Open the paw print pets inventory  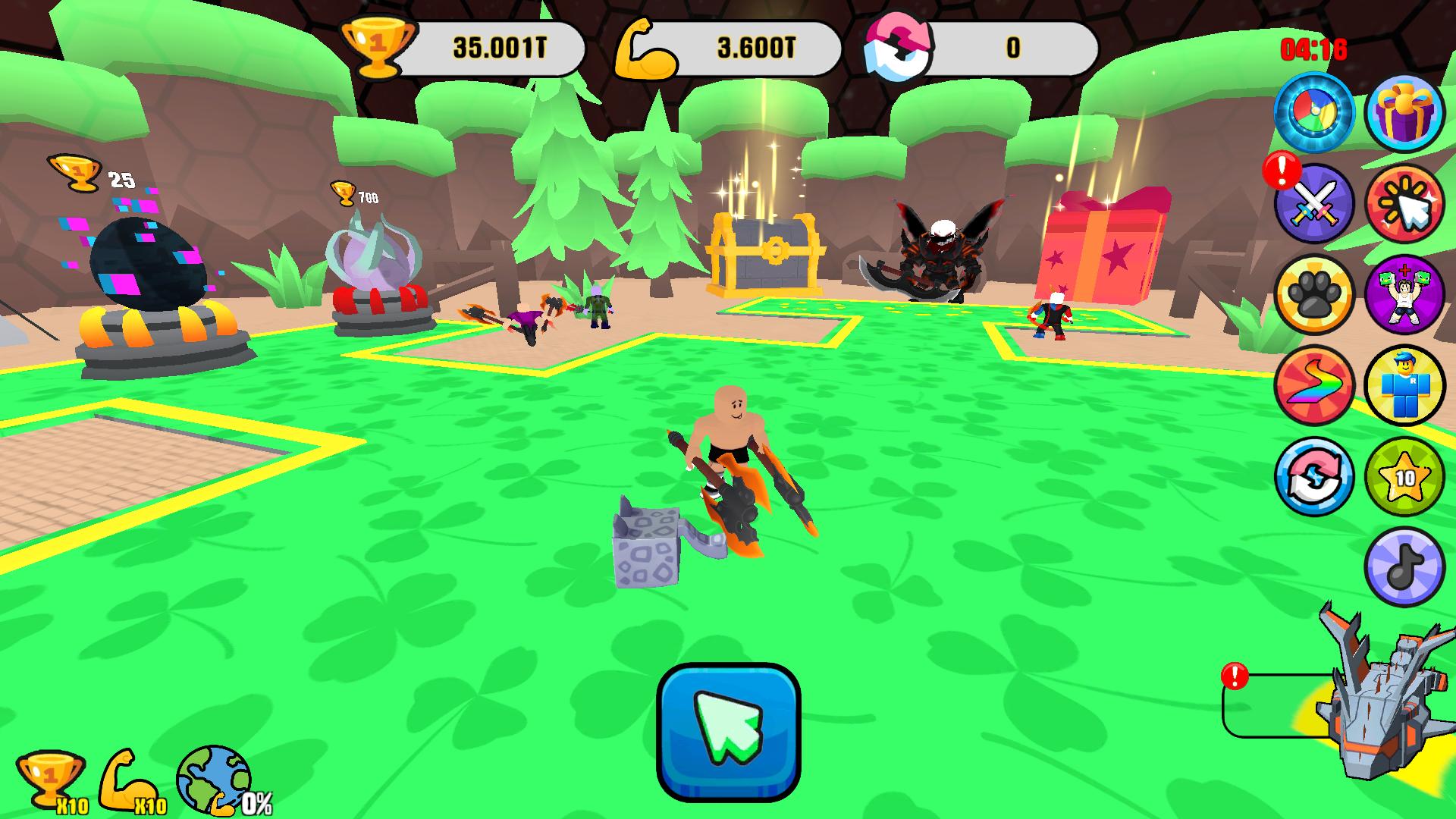[1316, 294]
